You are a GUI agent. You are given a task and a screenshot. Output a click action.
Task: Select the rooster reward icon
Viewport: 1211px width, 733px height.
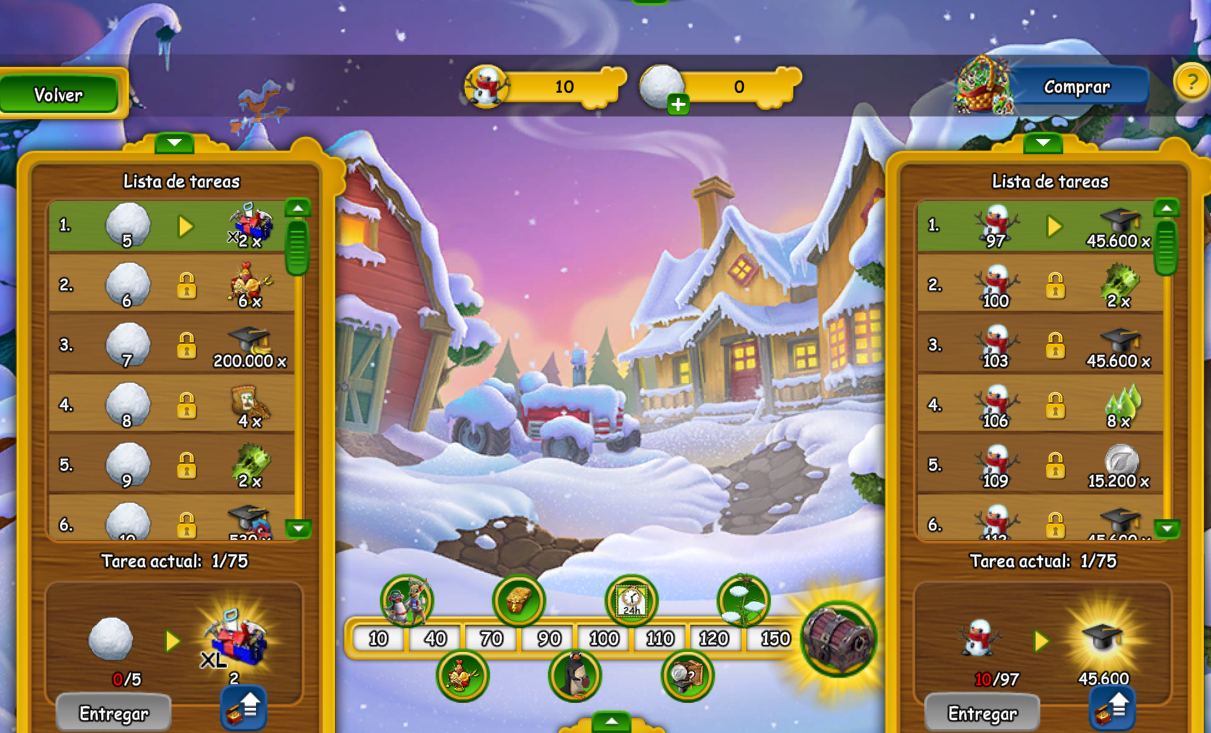click(x=463, y=675)
